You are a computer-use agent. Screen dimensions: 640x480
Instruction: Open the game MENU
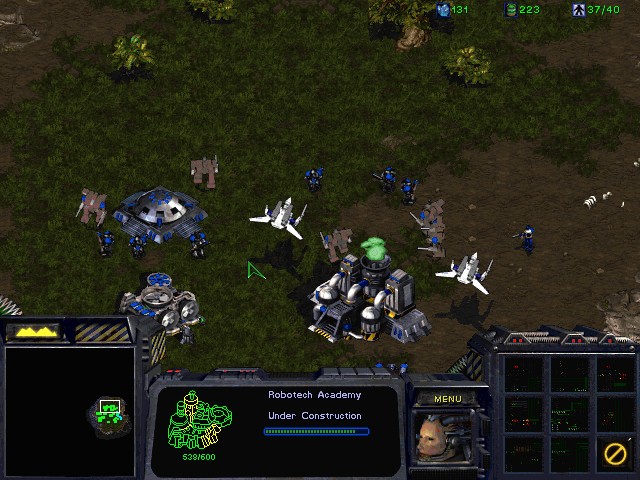447,399
